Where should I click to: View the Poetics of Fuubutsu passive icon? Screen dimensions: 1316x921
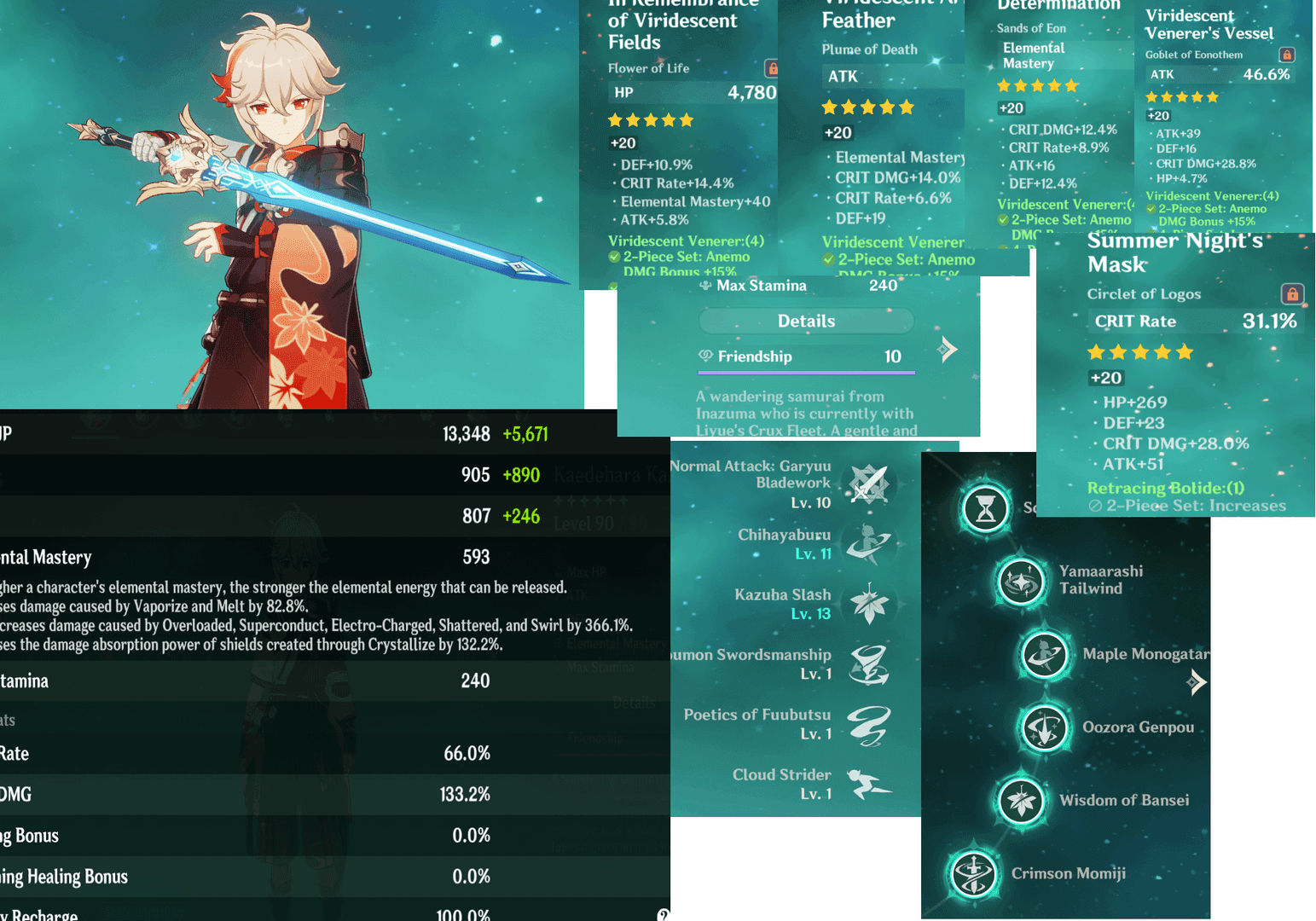click(869, 724)
